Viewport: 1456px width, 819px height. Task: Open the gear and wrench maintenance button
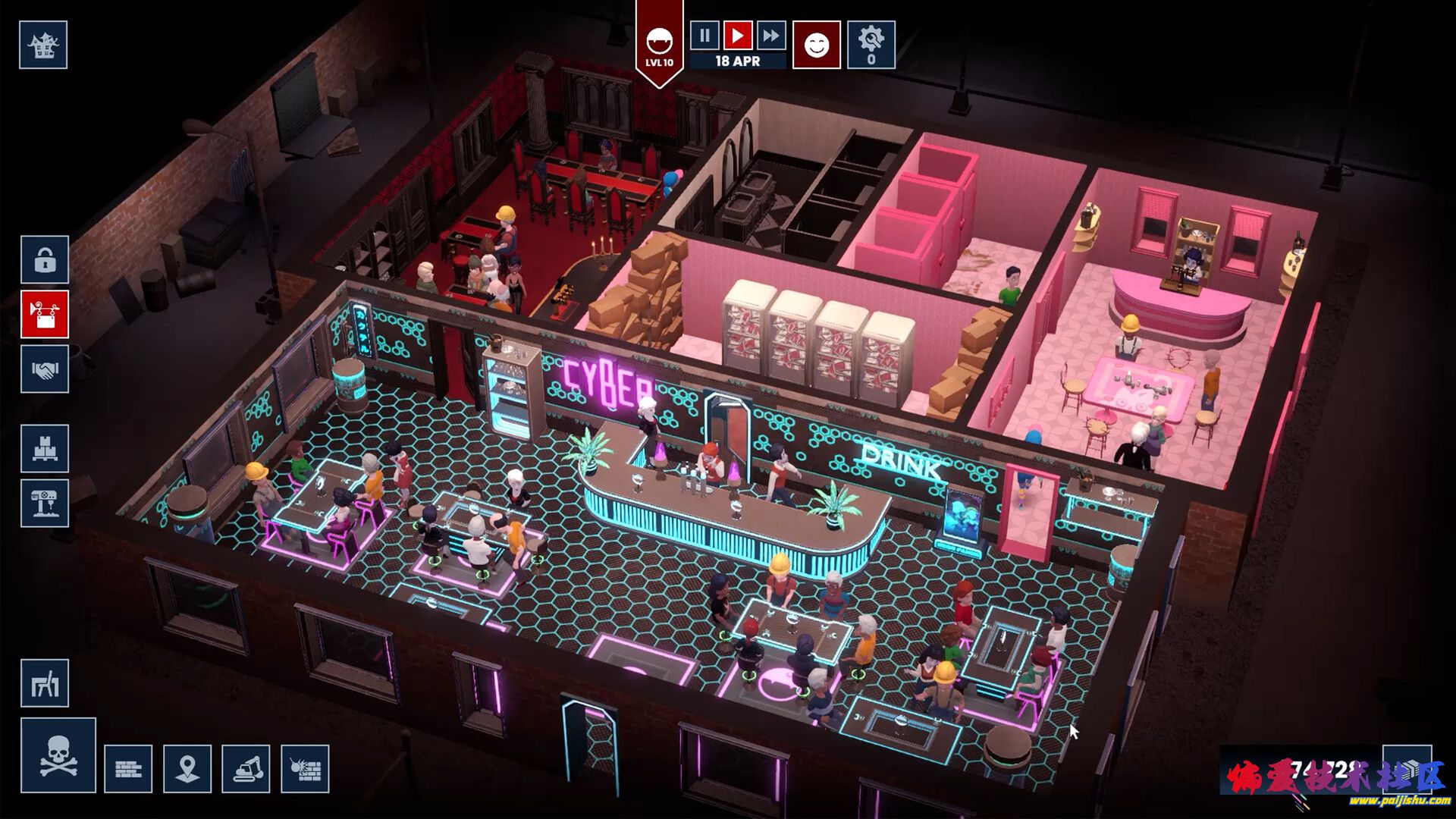coord(871,45)
